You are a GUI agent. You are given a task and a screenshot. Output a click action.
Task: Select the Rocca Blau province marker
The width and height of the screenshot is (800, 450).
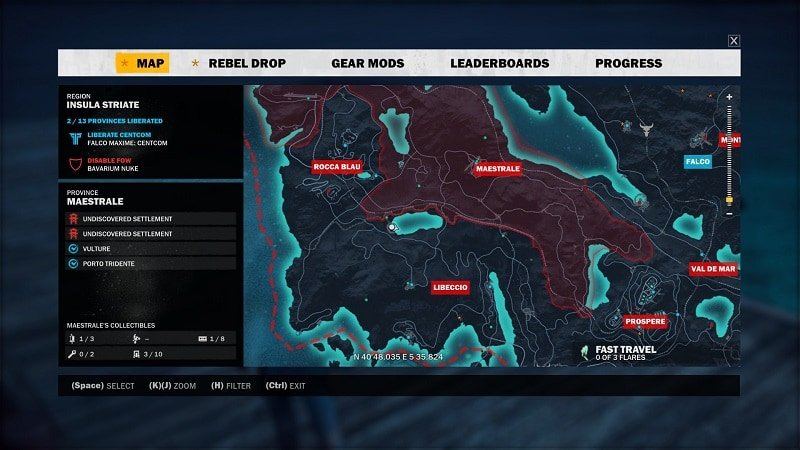tap(335, 166)
